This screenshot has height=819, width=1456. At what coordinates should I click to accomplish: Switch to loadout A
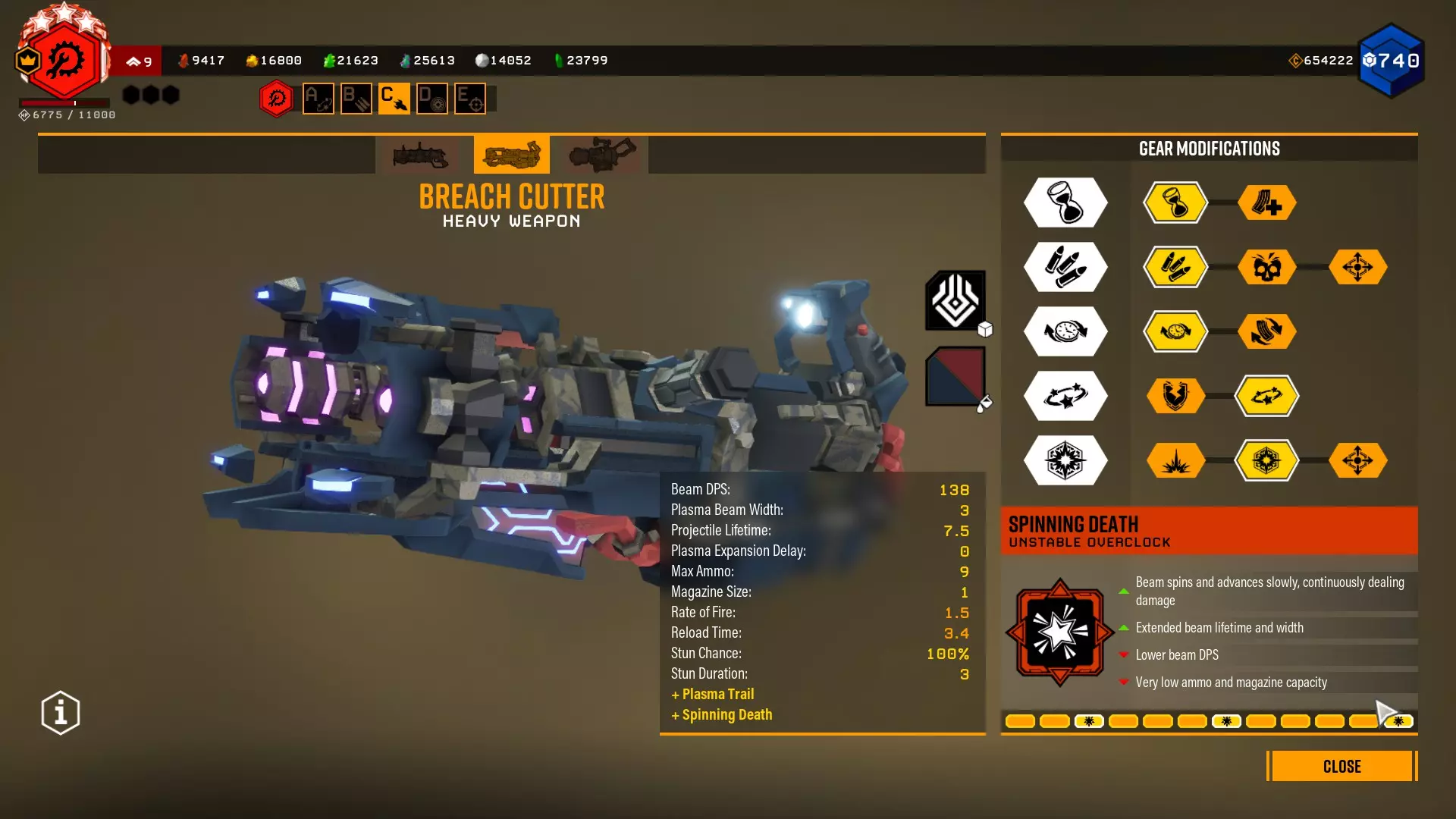coord(318,99)
